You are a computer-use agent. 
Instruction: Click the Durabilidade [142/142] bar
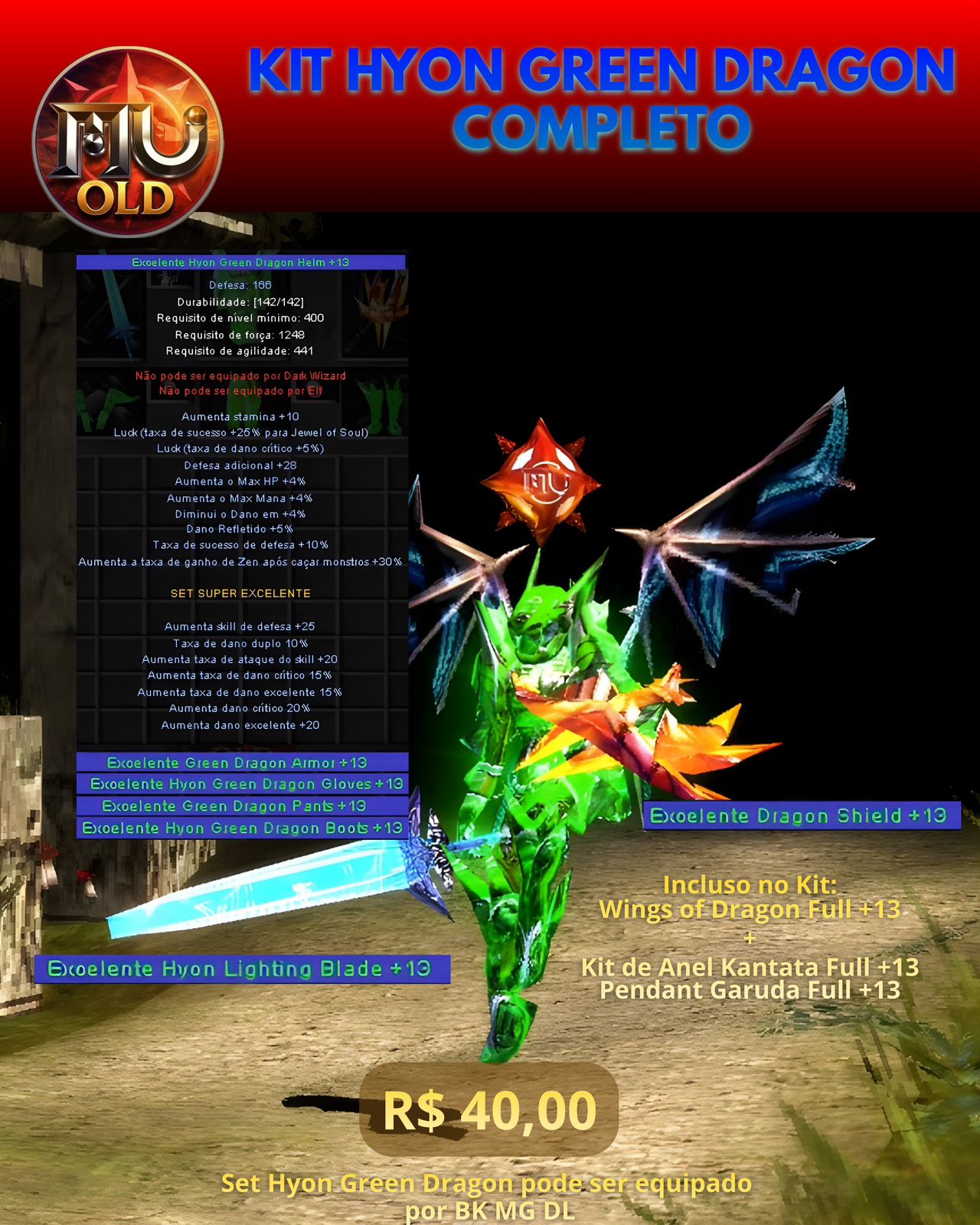pos(241,302)
